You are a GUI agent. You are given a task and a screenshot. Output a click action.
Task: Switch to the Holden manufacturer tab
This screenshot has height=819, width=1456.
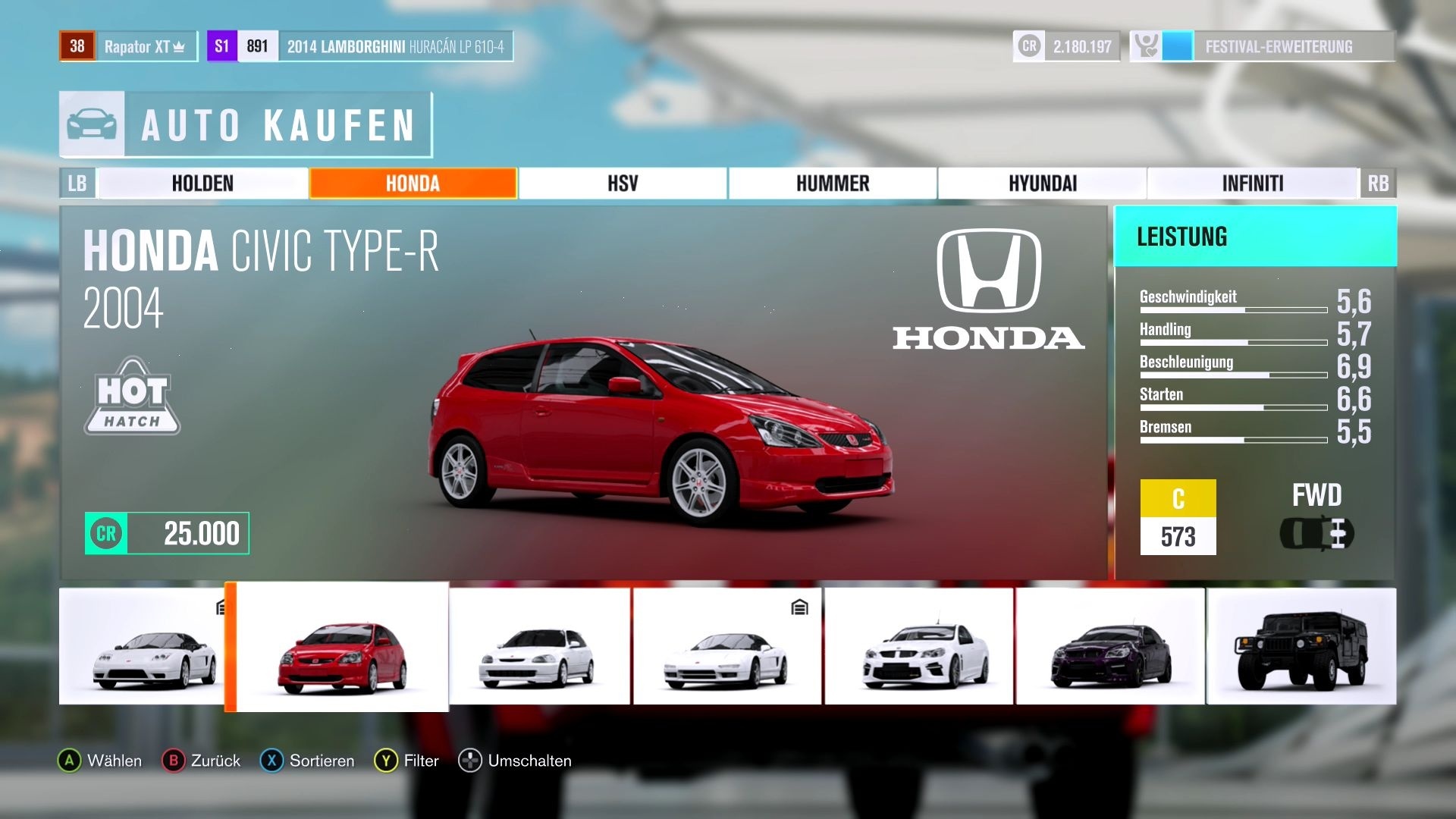coord(202,184)
